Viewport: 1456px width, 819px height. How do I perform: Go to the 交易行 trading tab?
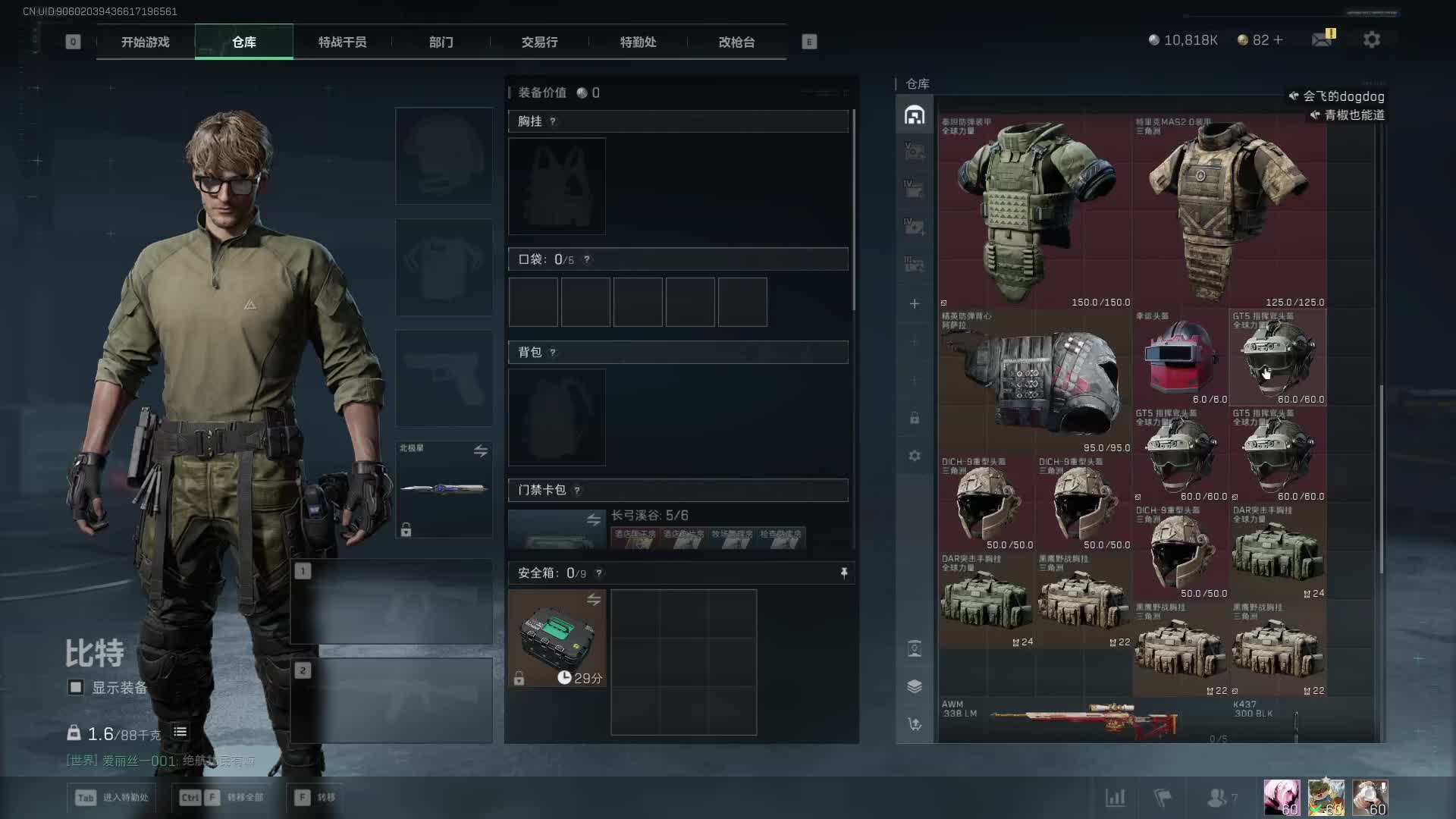pyautogui.click(x=539, y=42)
